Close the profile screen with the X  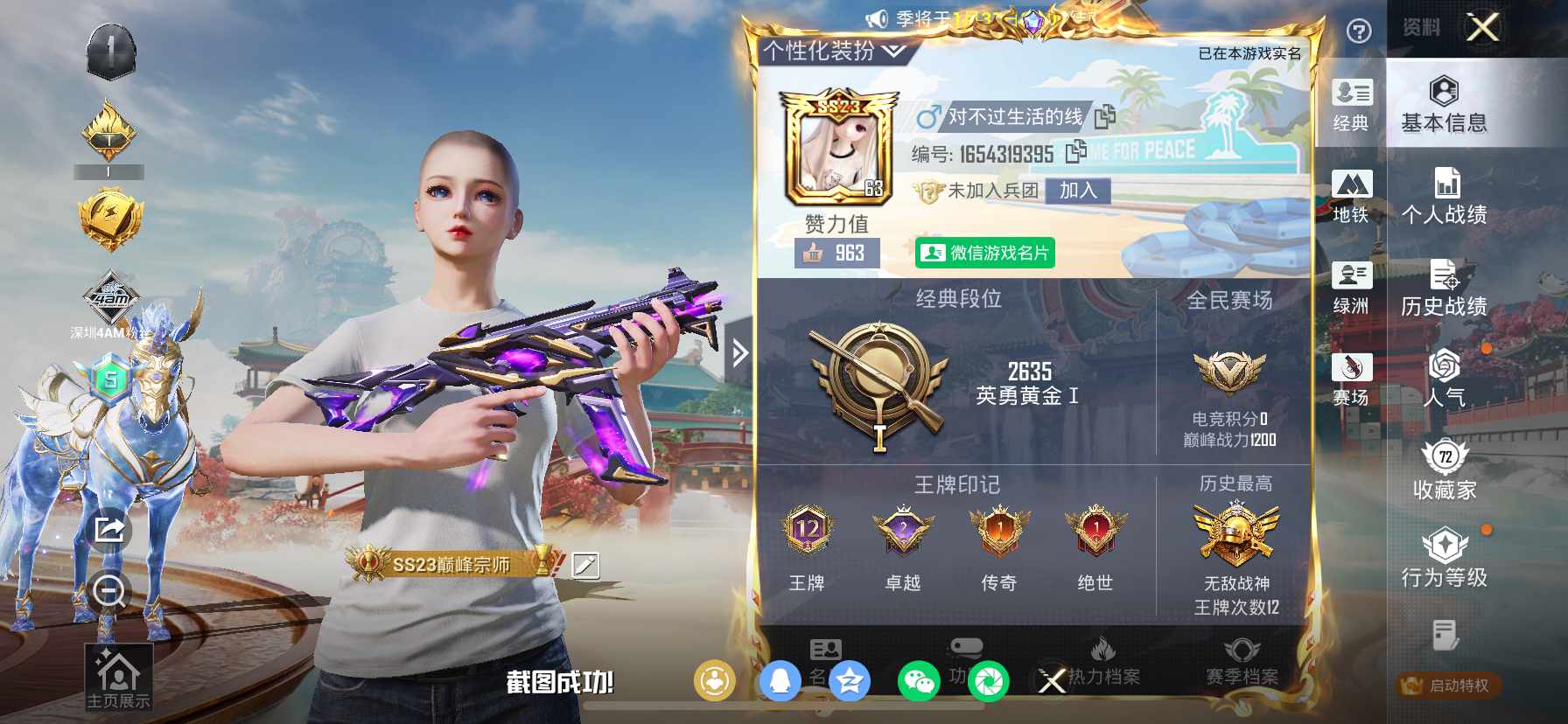[1483, 28]
